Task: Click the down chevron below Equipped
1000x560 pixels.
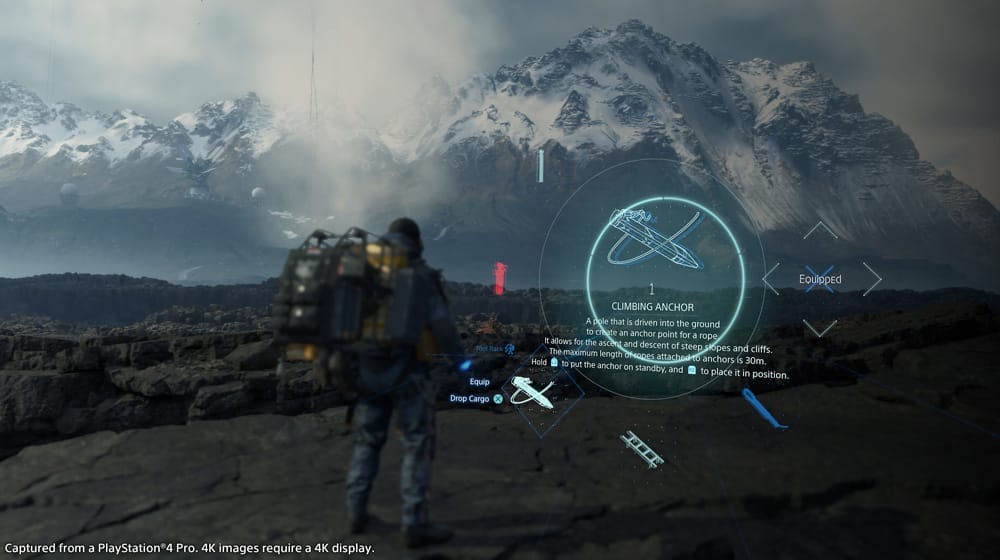Action: pyautogui.click(x=820, y=328)
